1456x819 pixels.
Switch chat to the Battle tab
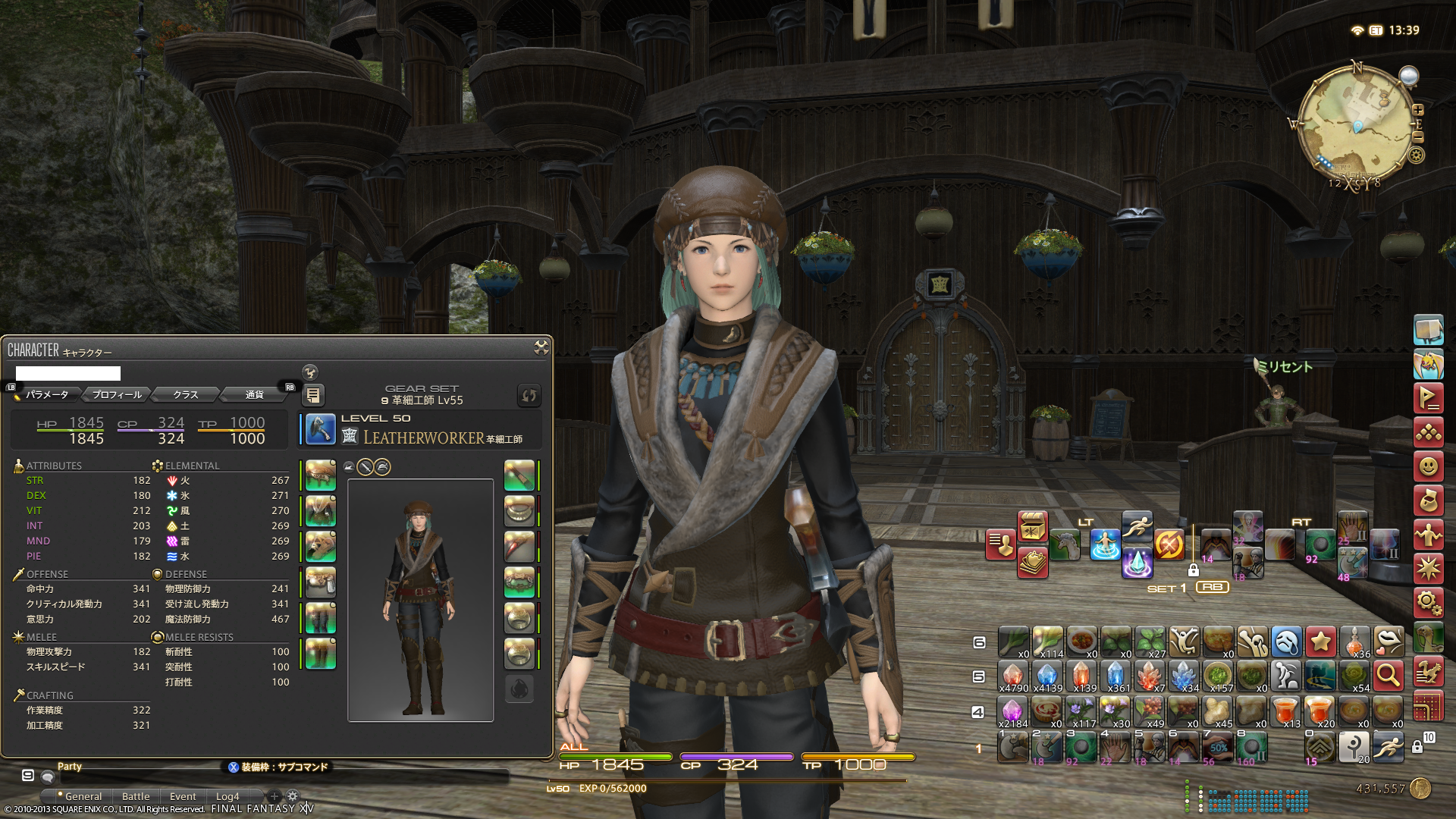[136, 796]
